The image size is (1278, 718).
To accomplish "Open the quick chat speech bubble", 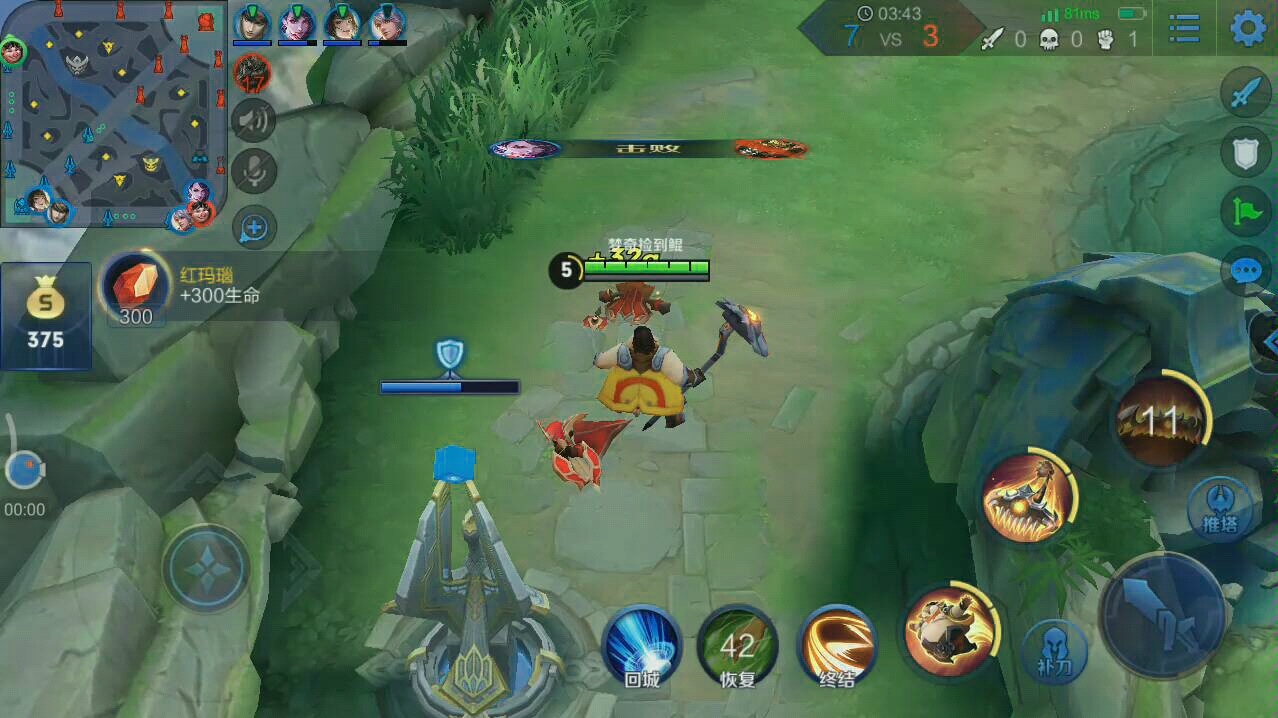I will [1246, 270].
